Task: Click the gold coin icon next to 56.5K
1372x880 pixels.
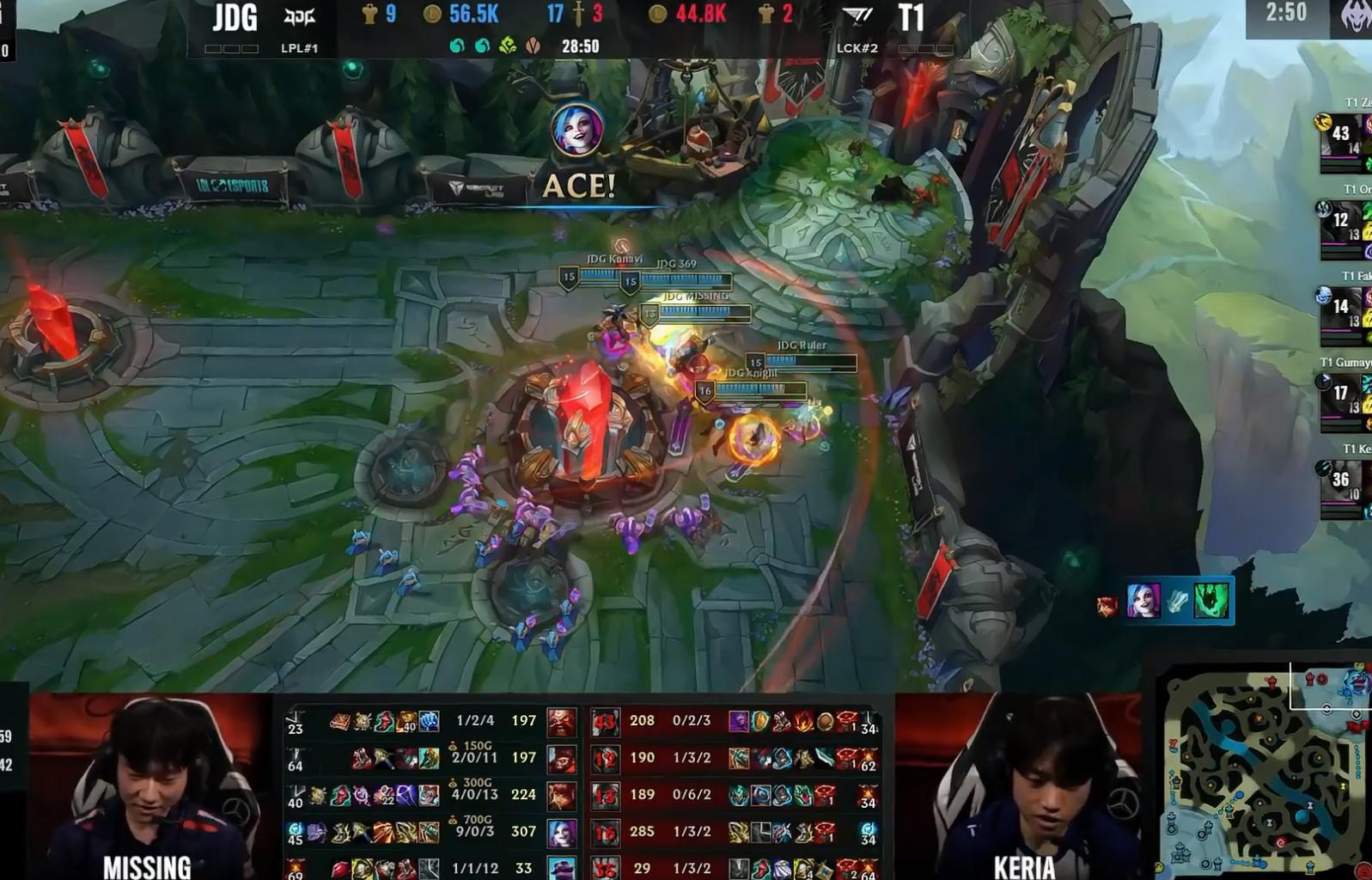Action: pyautogui.click(x=430, y=15)
